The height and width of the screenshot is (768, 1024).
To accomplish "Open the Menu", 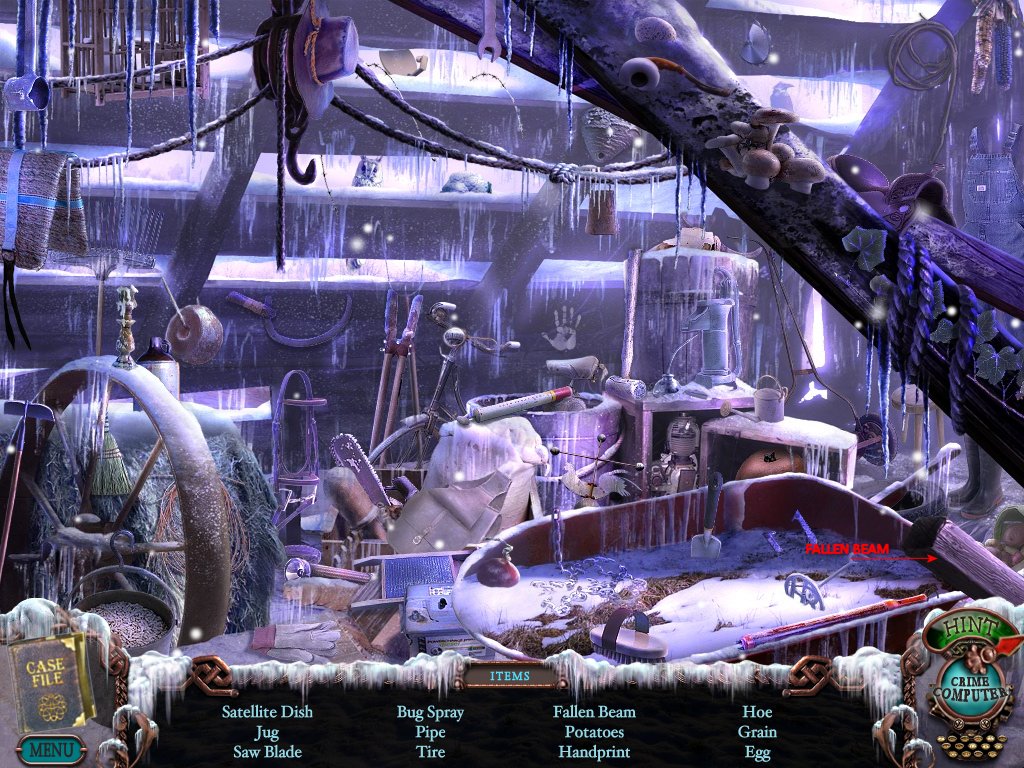I will (x=50, y=748).
